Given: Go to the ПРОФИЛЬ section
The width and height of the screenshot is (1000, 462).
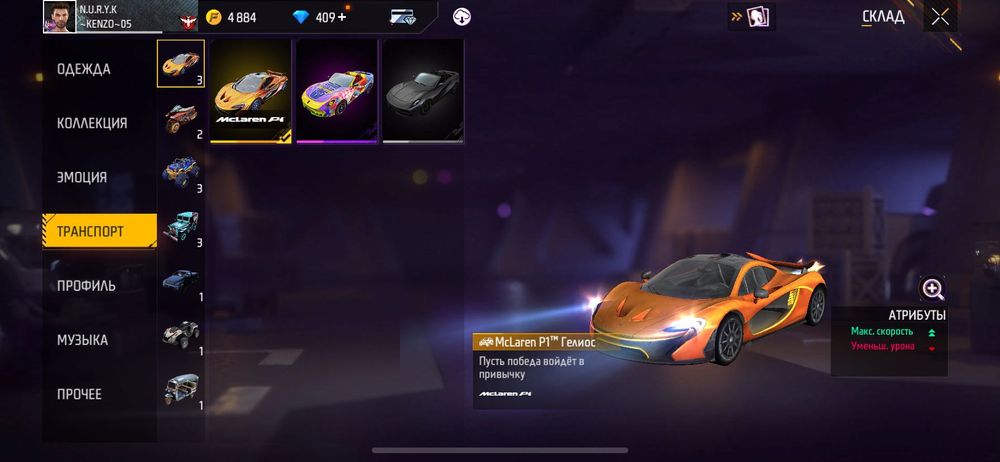Looking at the screenshot, I should click(x=86, y=285).
